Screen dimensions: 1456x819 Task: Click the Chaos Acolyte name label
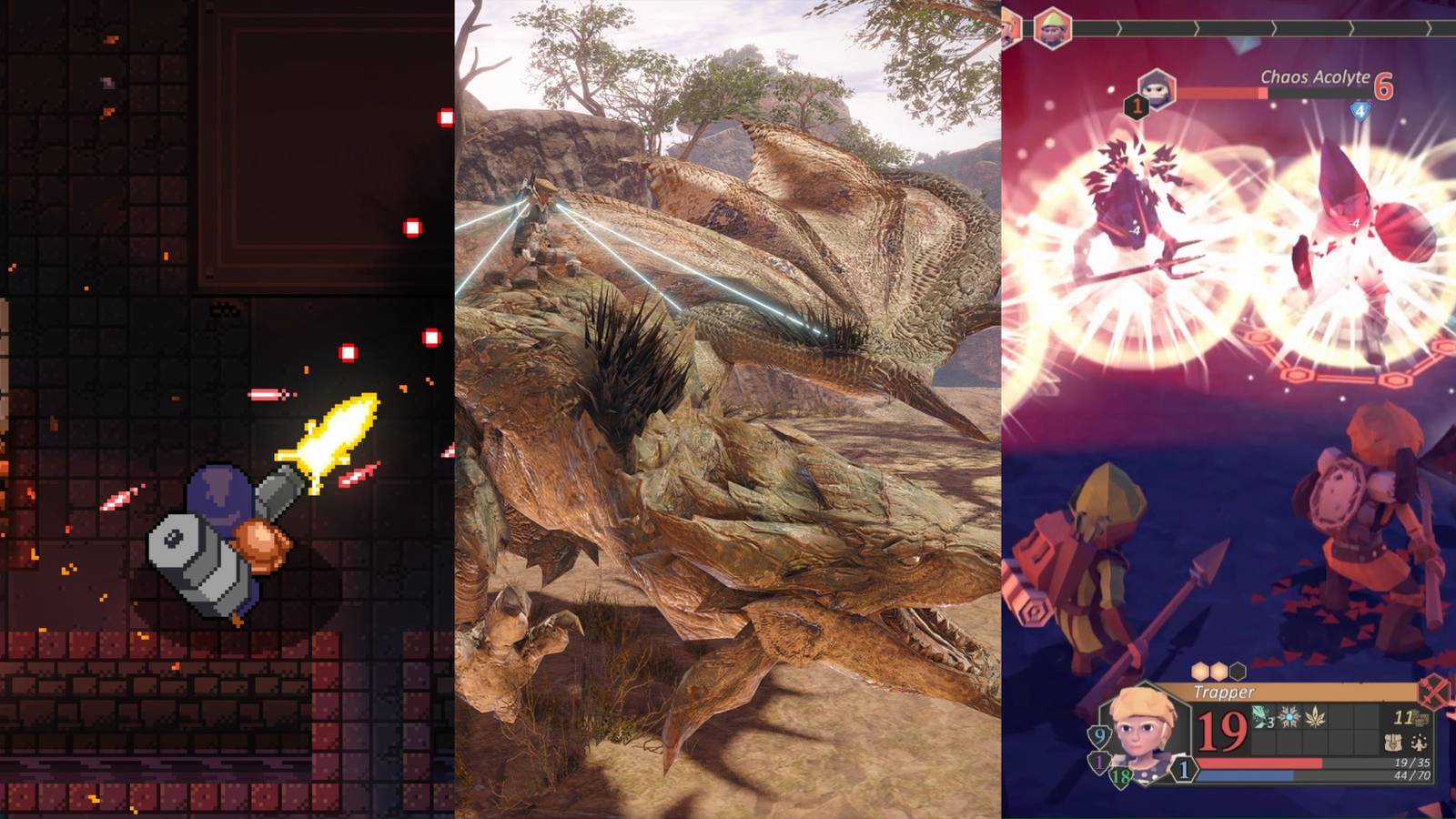[x=1314, y=77]
